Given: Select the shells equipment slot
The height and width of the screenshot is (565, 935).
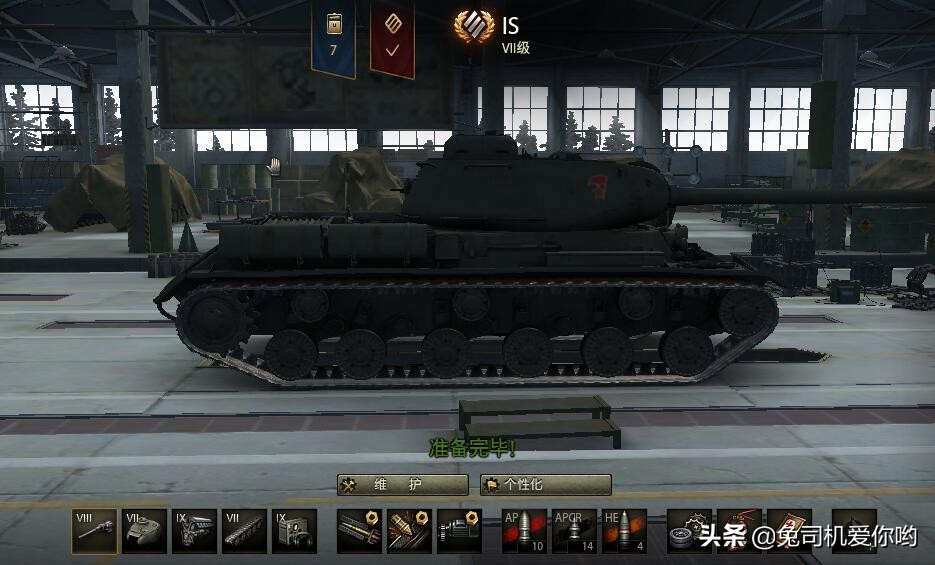Looking at the screenshot, I should (409, 531).
